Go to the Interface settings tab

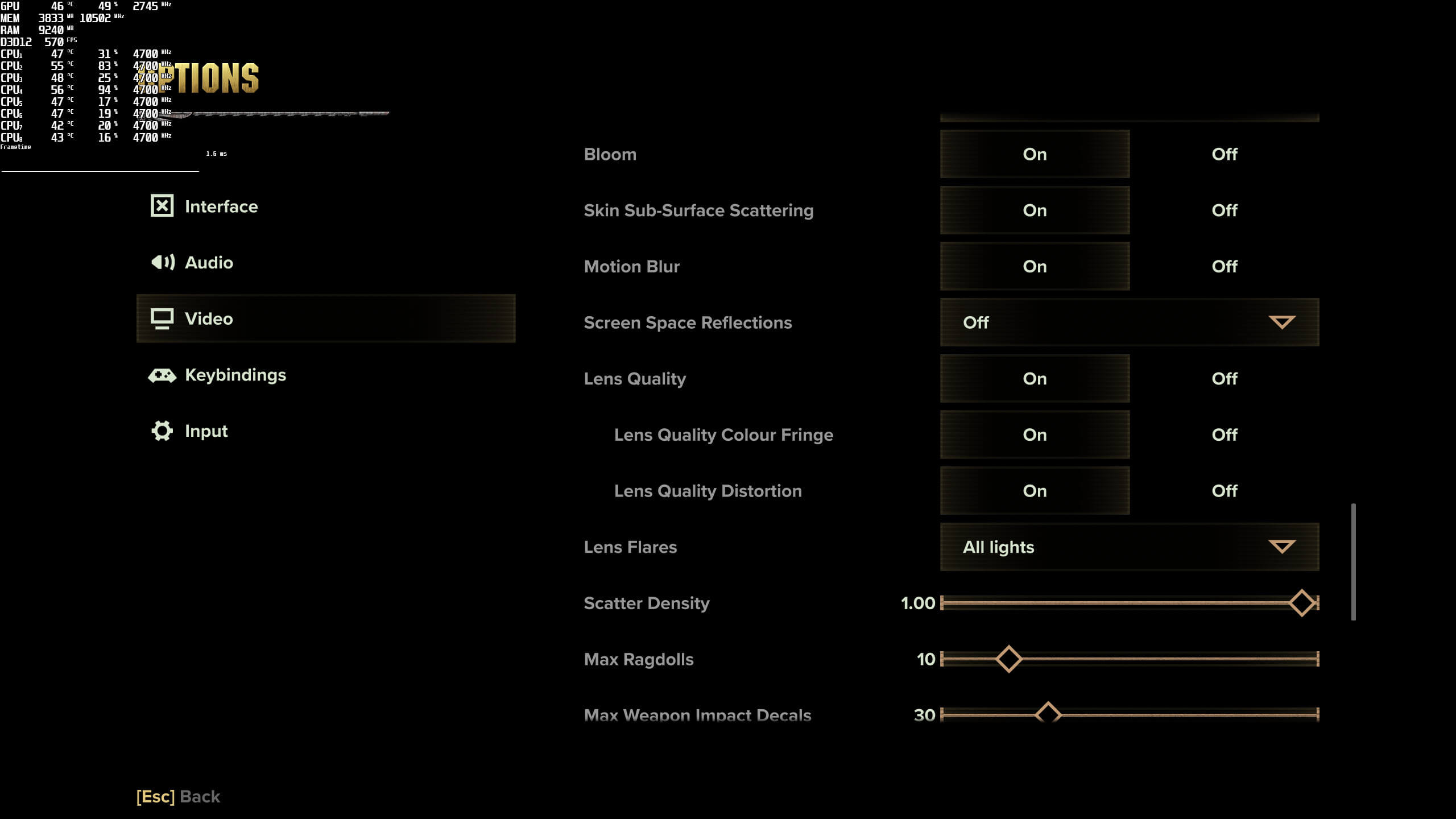(x=221, y=206)
